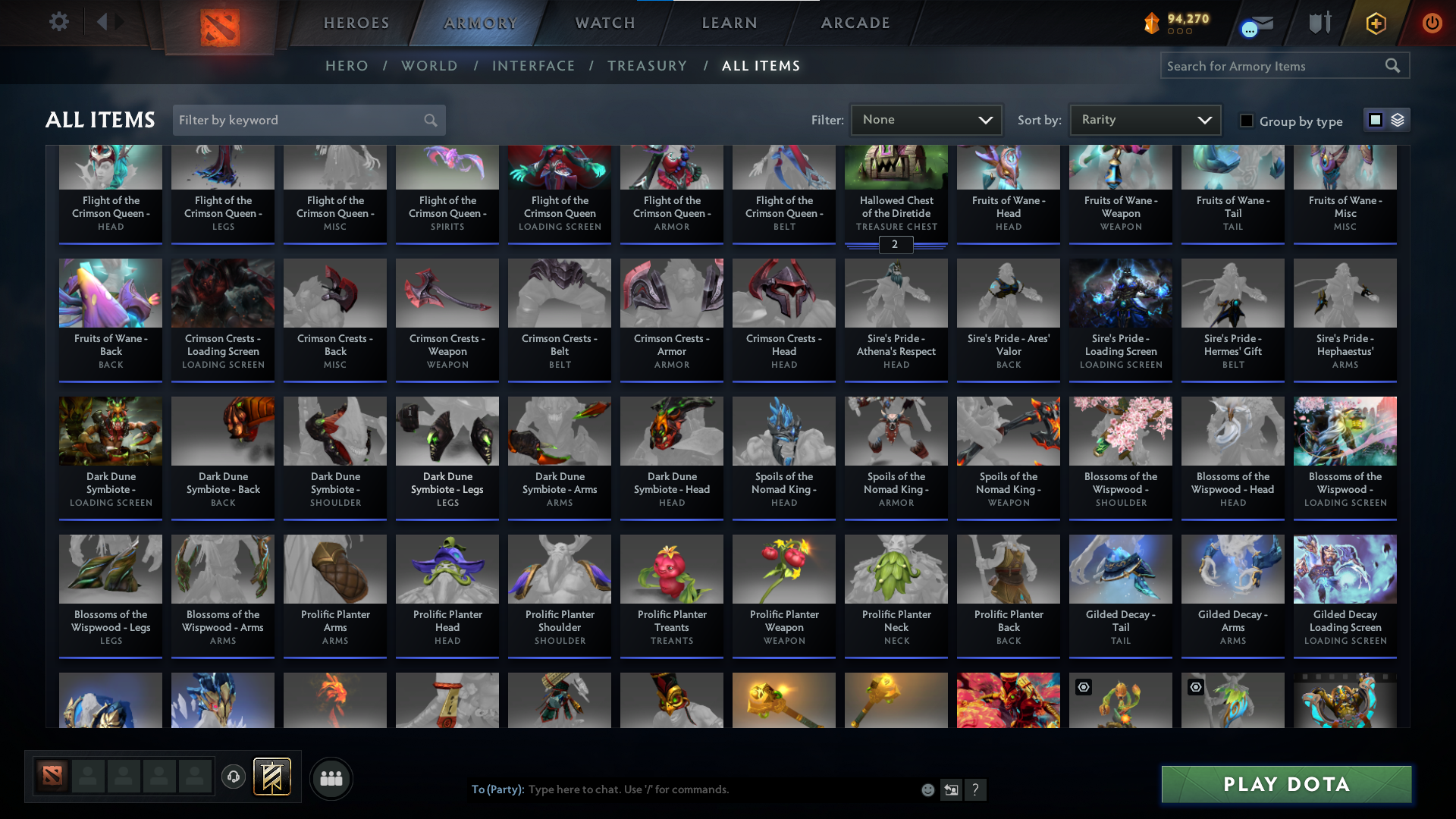The width and height of the screenshot is (1456, 819).
Task: Open the Dota Plus gold hexagon icon
Action: pyautogui.click(x=1375, y=23)
